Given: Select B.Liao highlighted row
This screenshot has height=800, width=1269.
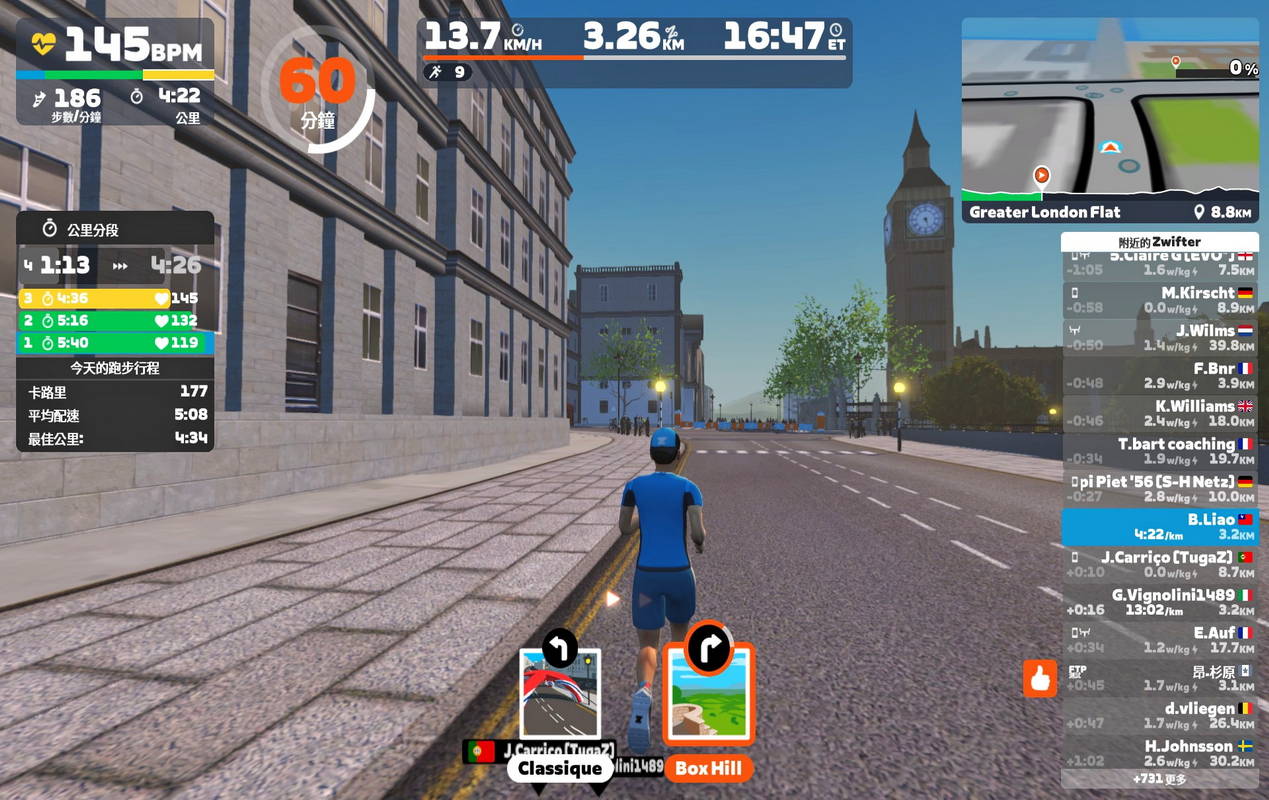Looking at the screenshot, I should click(1159, 527).
